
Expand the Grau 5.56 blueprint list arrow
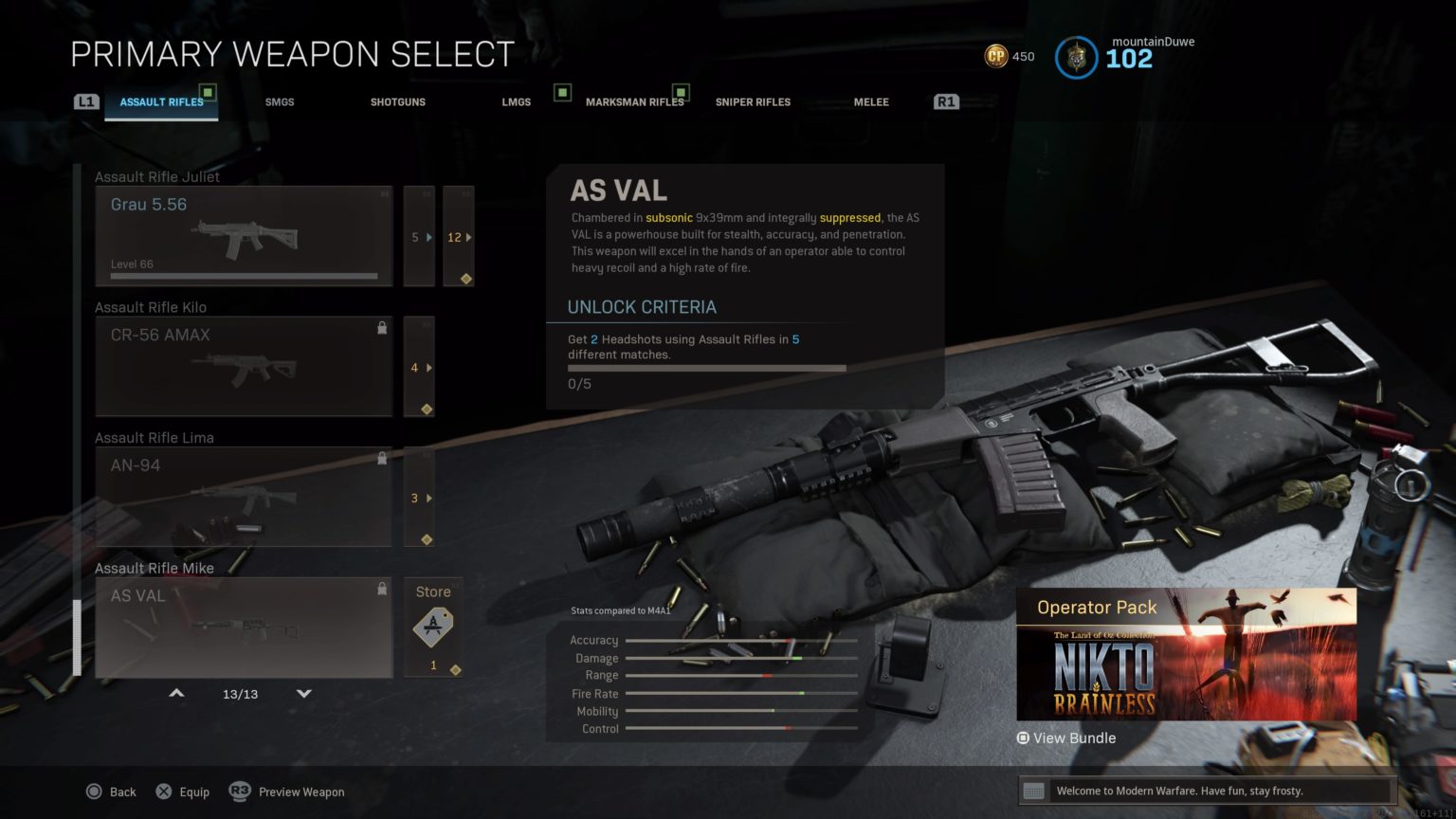click(x=428, y=237)
